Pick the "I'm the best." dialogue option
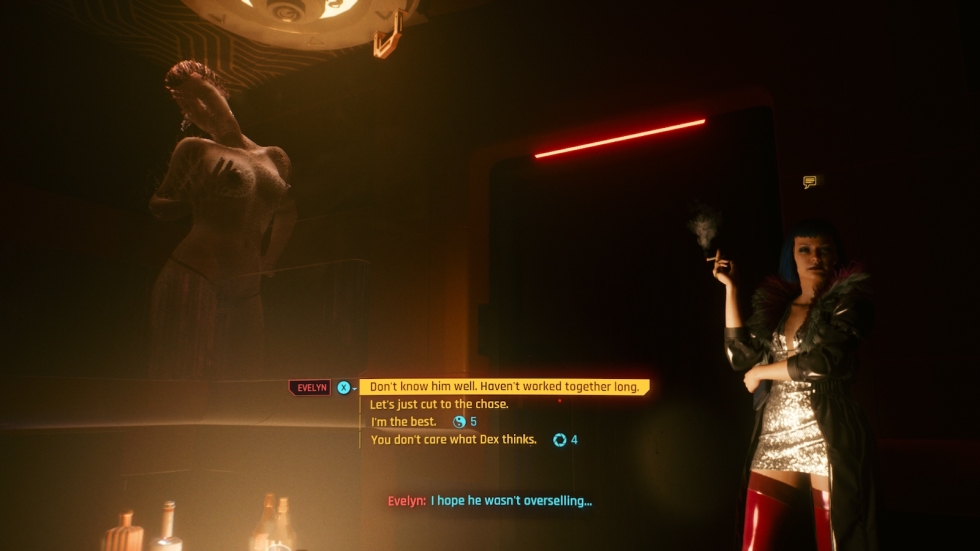This screenshot has height=551, width=980. (404, 422)
